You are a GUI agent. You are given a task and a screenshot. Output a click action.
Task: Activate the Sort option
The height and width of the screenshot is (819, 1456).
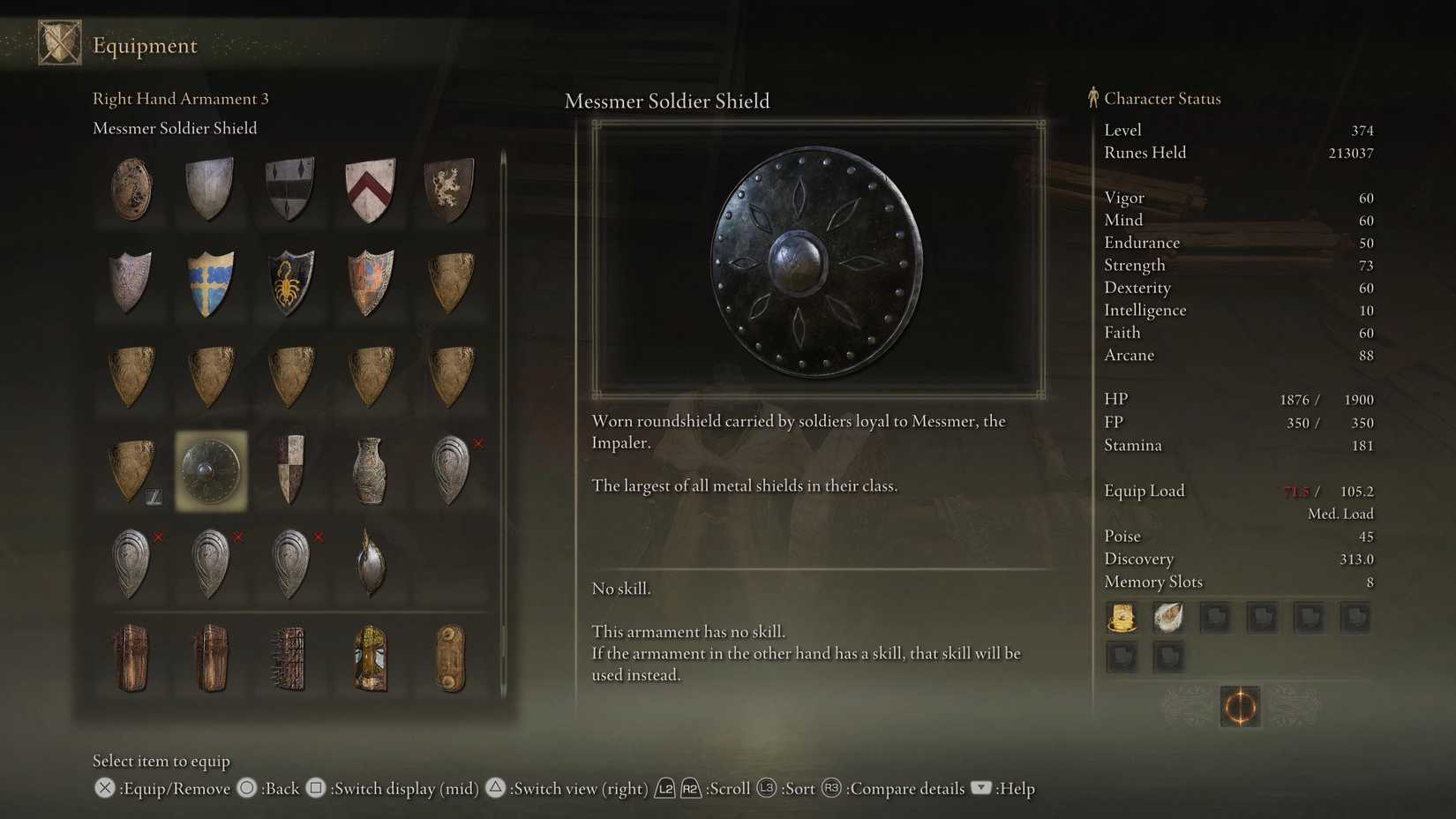[799, 788]
